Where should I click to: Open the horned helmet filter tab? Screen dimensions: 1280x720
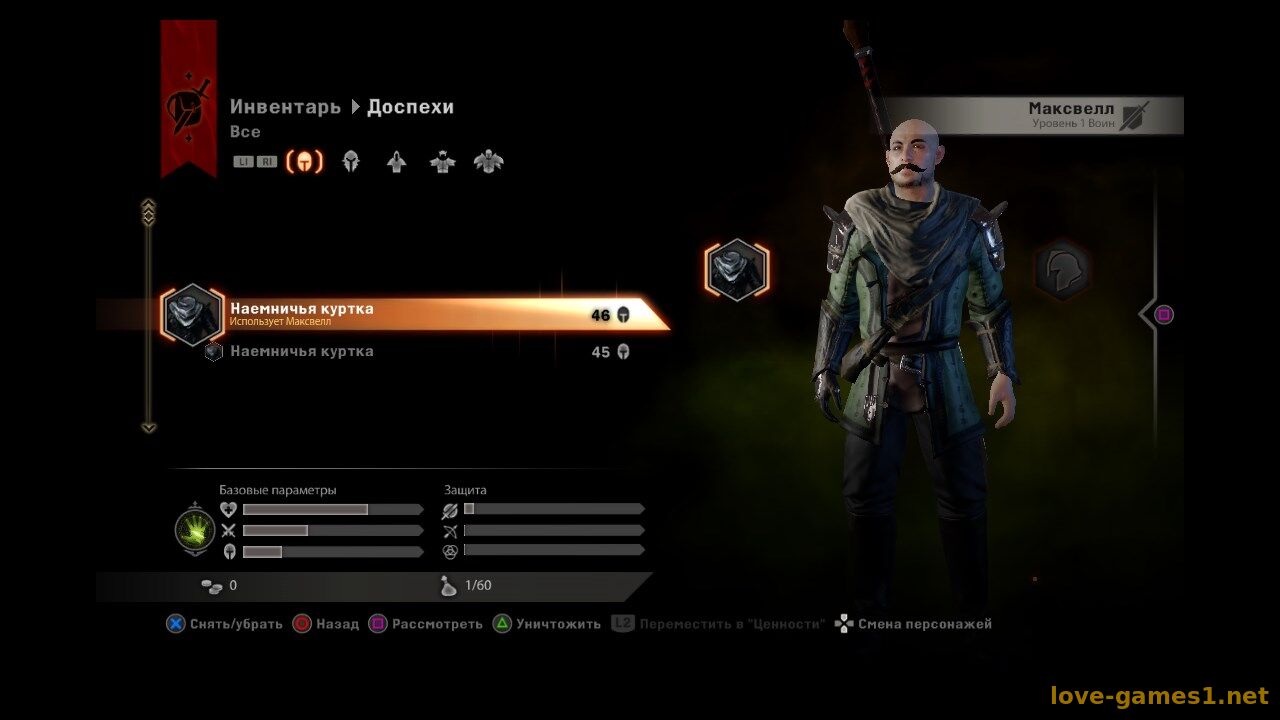[x=351, y=162]
